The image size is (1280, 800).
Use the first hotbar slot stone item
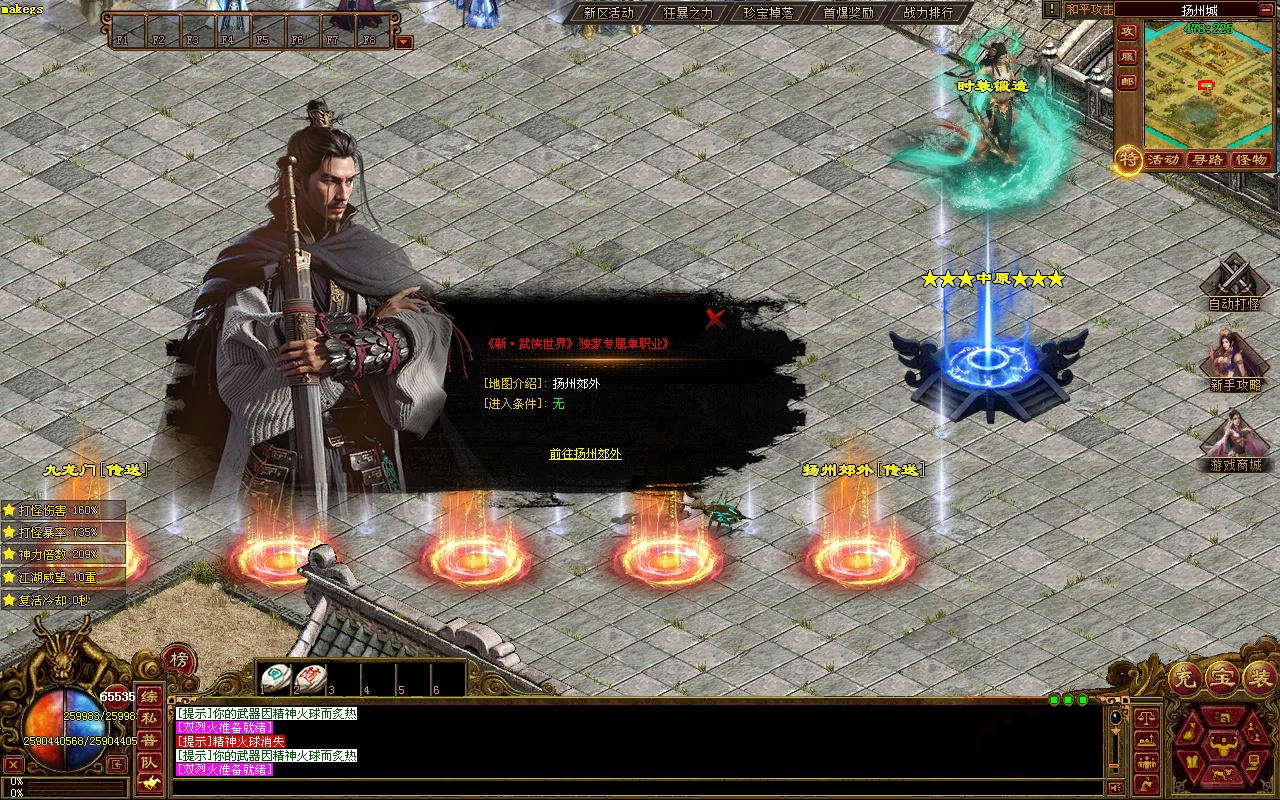click(276, 678)
